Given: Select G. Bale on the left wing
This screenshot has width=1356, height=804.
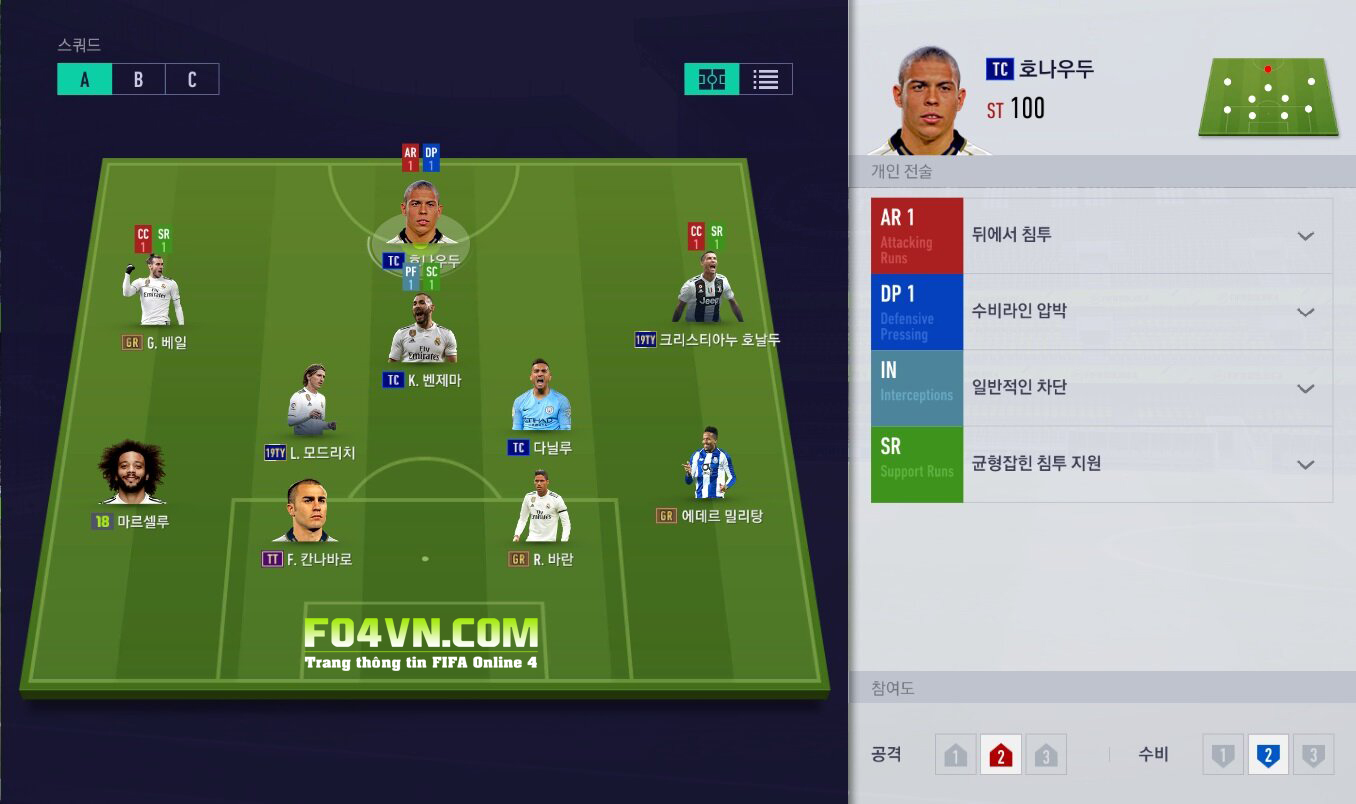Looking at the screenshot, I should tap(154, 292).
